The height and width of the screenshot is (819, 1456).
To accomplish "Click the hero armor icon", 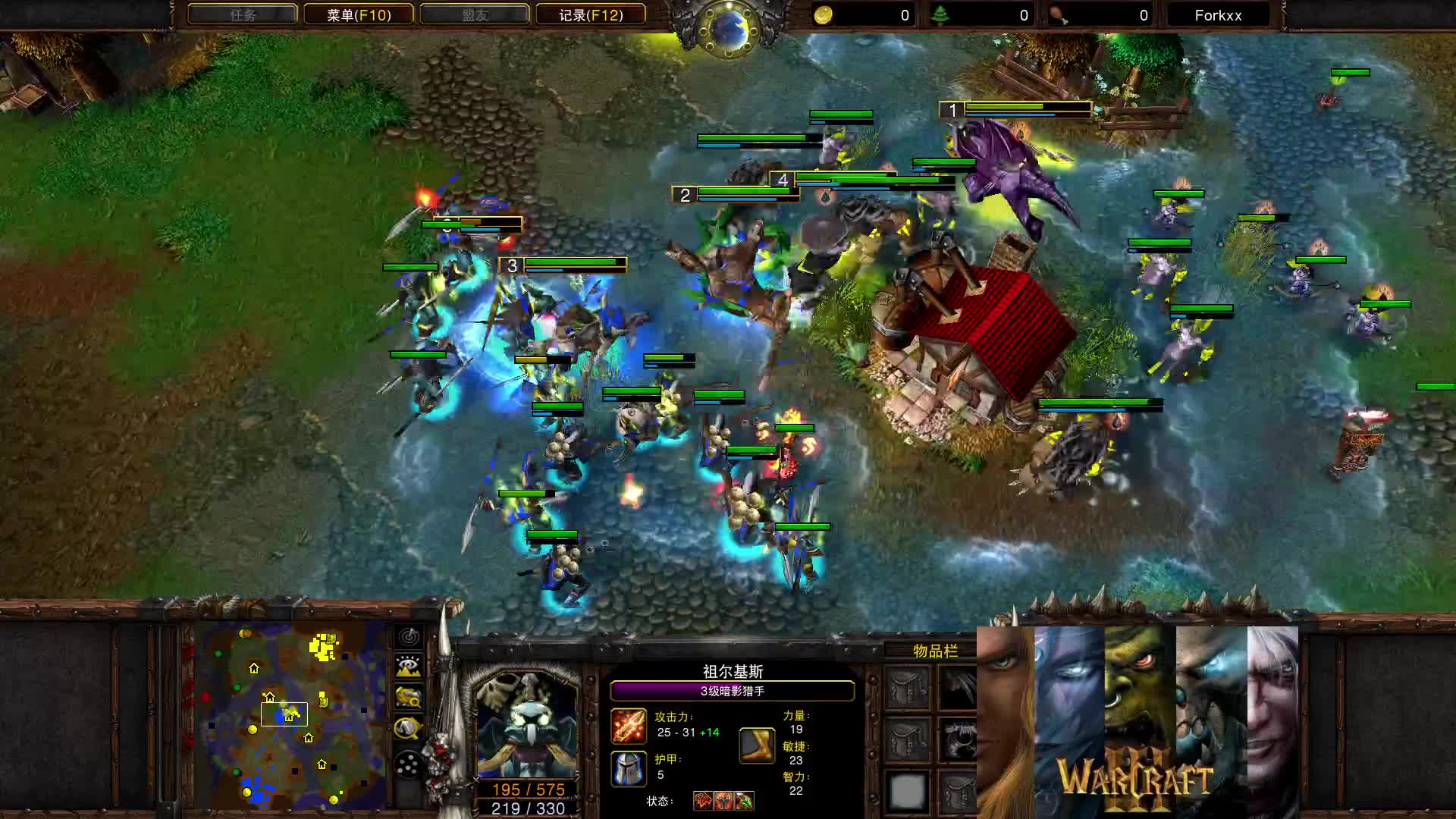I will [x=628, y=770].
